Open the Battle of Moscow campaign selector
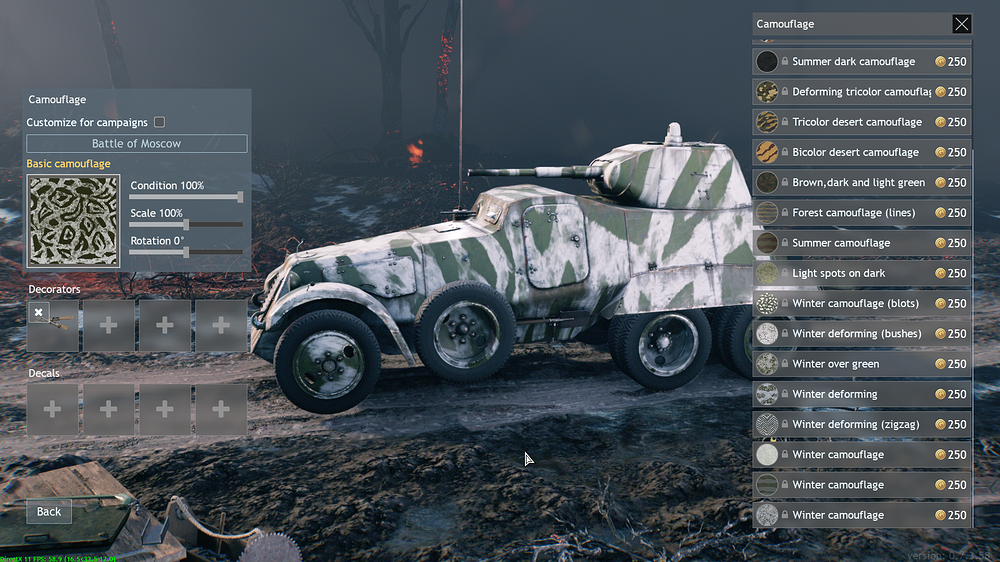Image resolution: width=1000 pixels, height=562 pixels. [137, 144]
